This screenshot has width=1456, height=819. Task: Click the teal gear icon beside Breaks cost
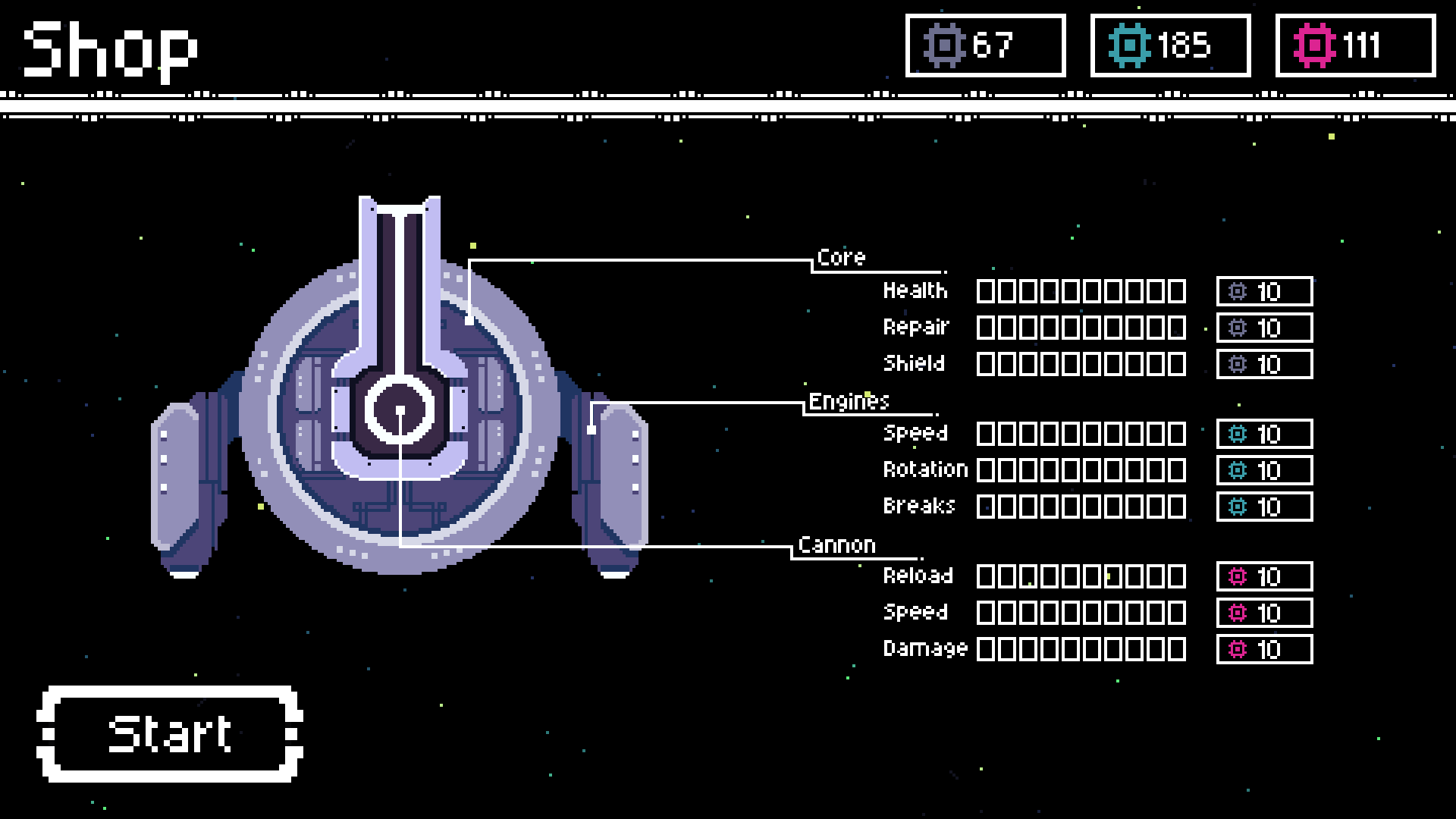pyautogui.click(x=1237, y=506)
